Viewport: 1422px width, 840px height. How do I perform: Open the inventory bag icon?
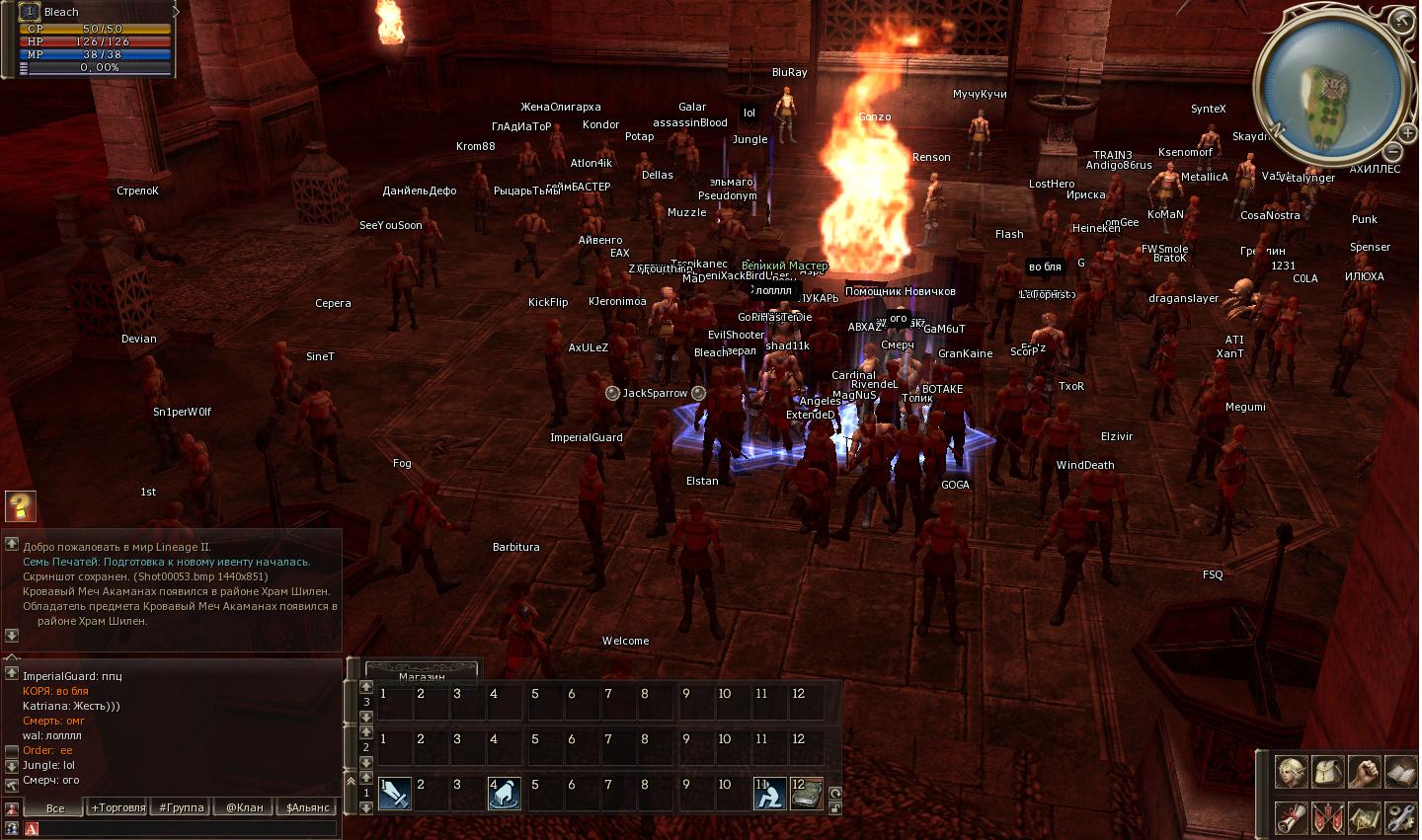click(x=1328, y=772)
